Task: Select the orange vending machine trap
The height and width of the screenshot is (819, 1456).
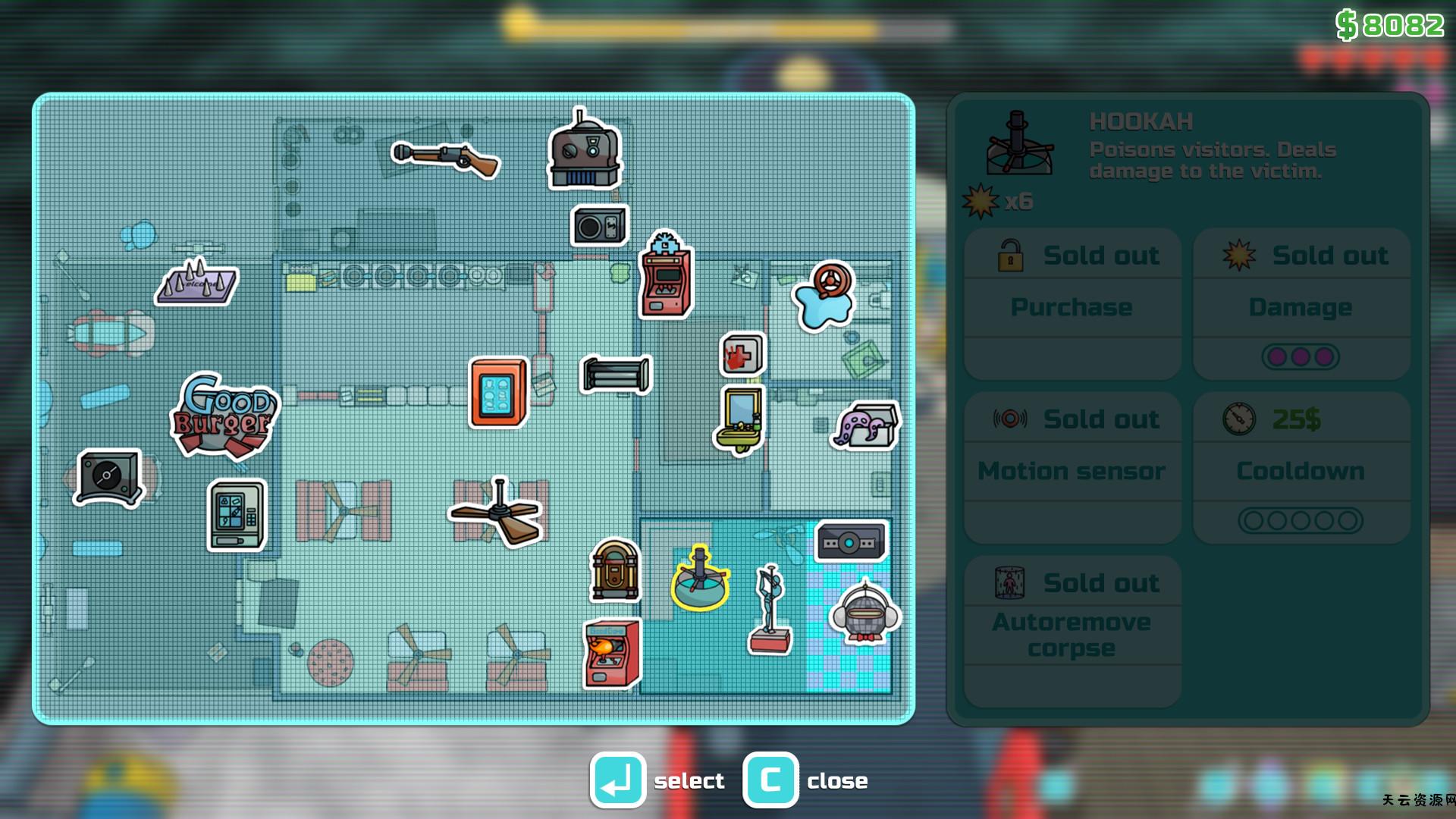Action: coord(498,393)
